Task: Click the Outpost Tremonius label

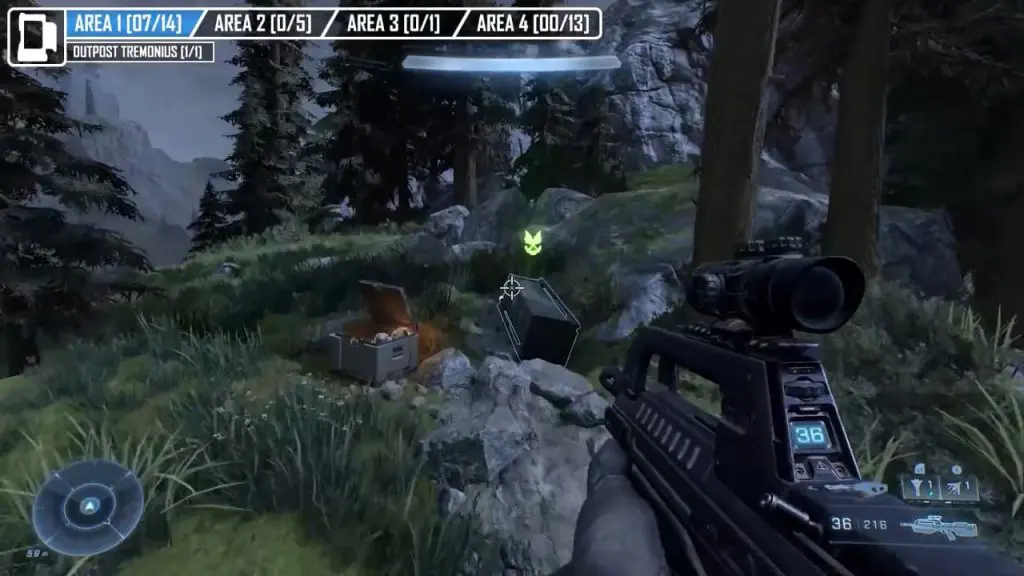Action: click(x=140, y=52)
